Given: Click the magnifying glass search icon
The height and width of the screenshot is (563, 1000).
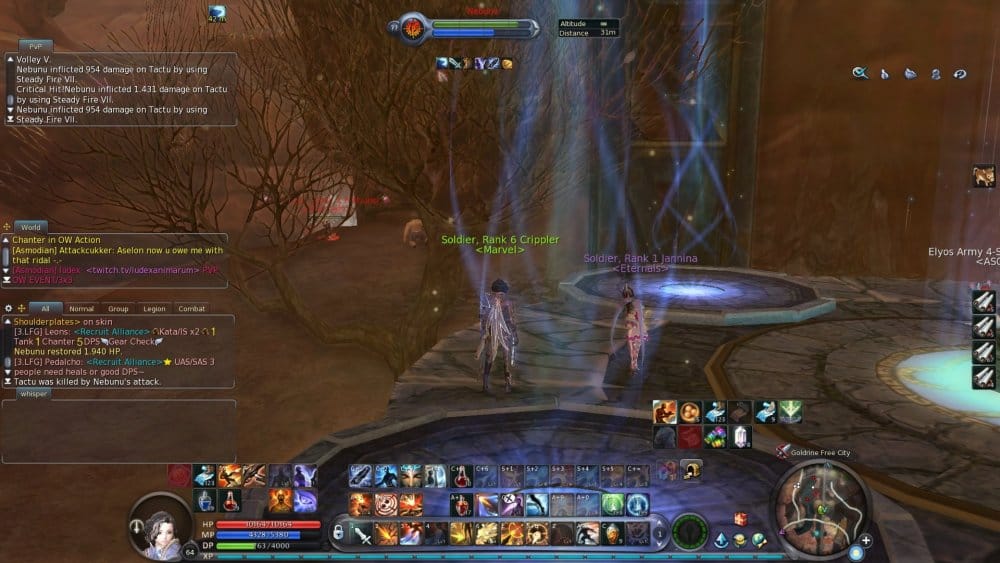Looking at the screenshot, I should [859, 73].
